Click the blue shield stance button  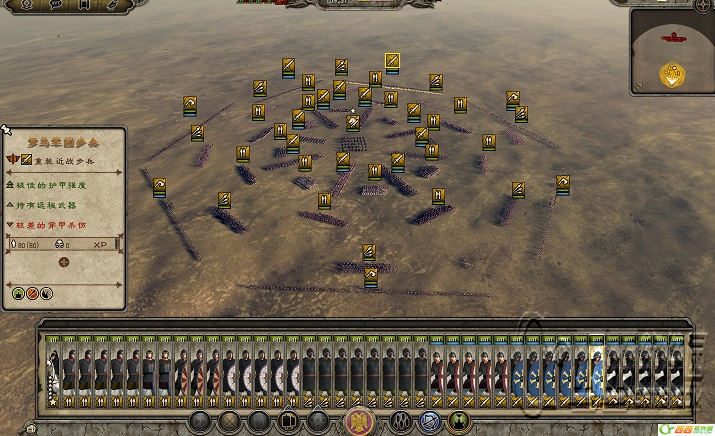coord(431,421)
